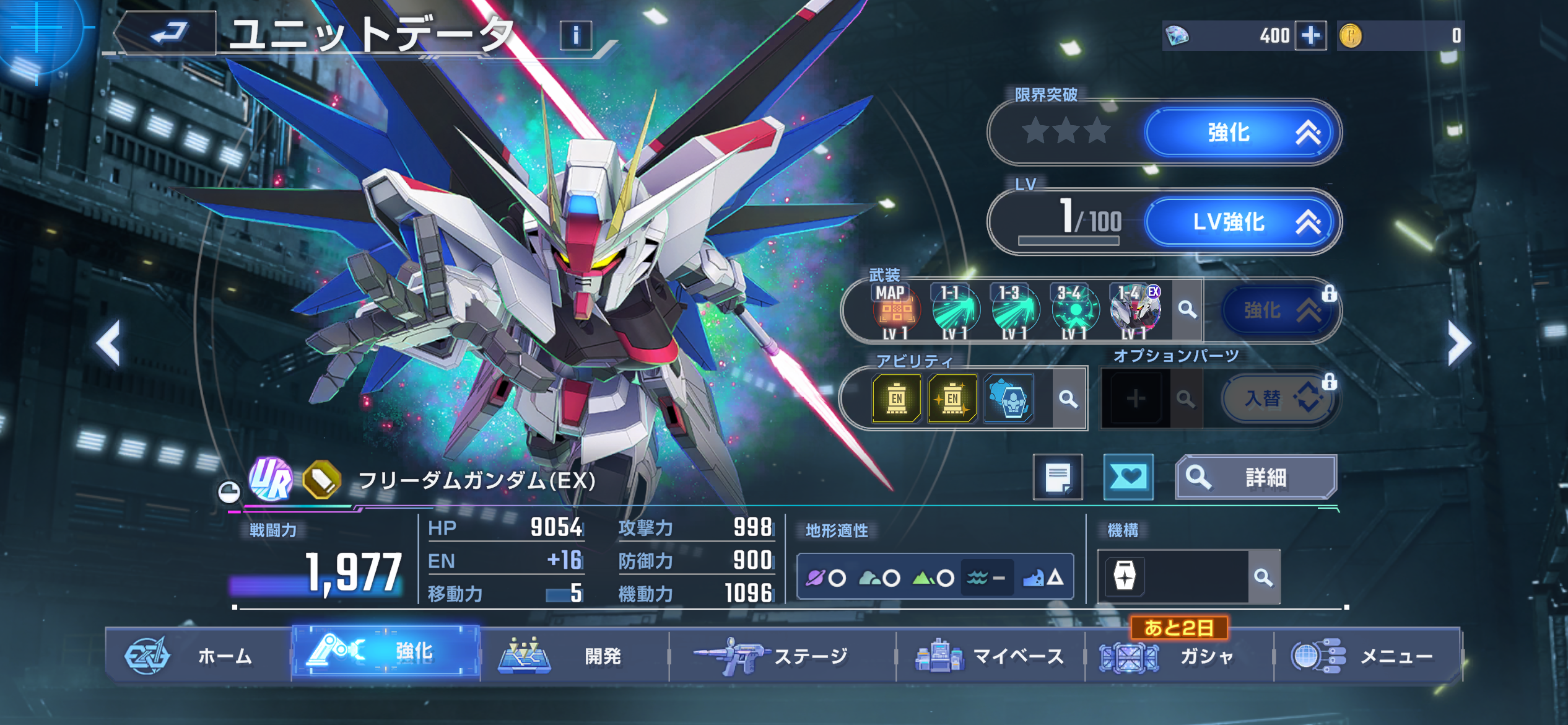Toggle the favorite heart icon
This screenshot has height=725, width=1568.
1128,477
